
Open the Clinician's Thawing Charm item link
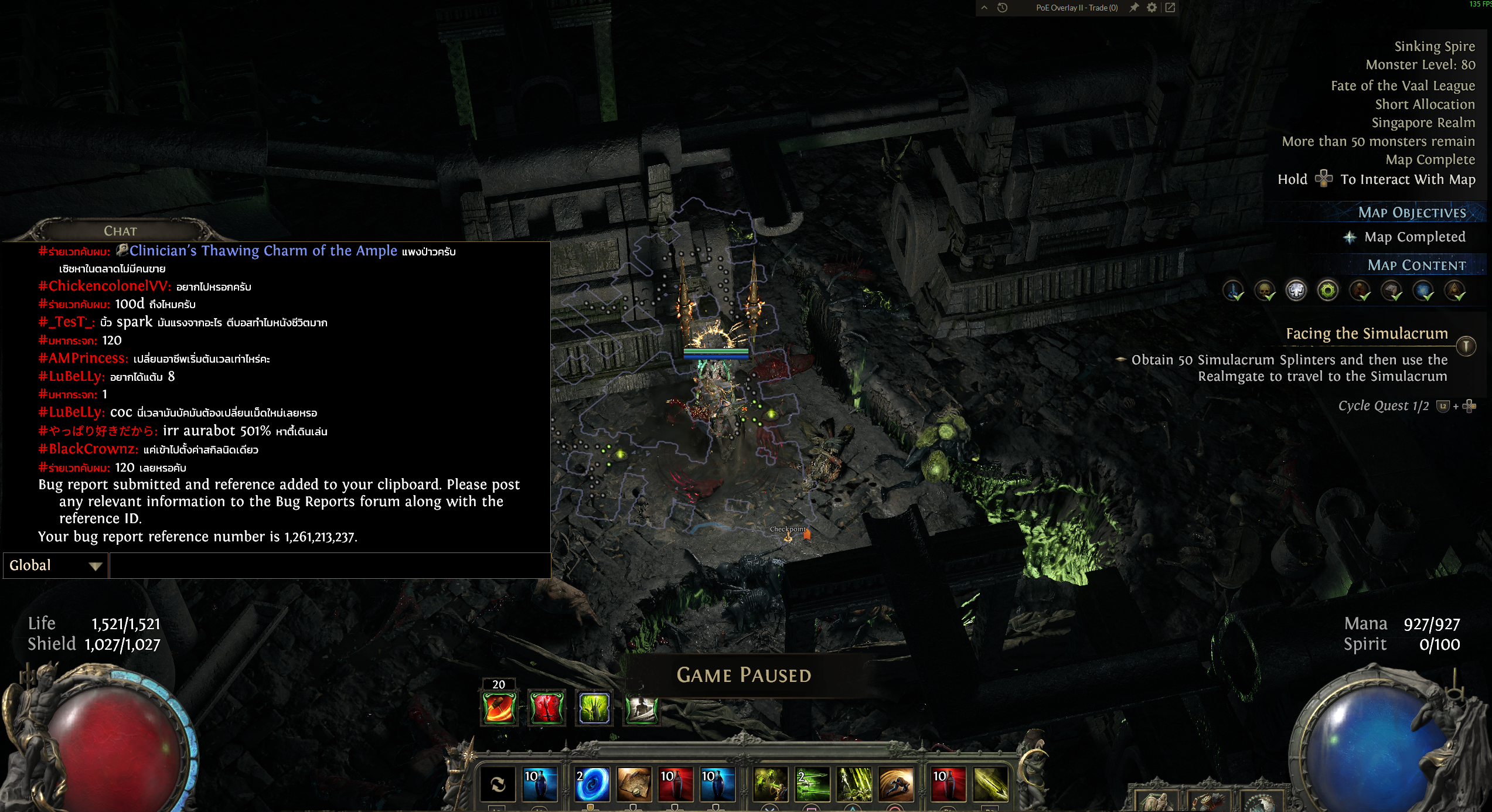(x=263, y=251)
